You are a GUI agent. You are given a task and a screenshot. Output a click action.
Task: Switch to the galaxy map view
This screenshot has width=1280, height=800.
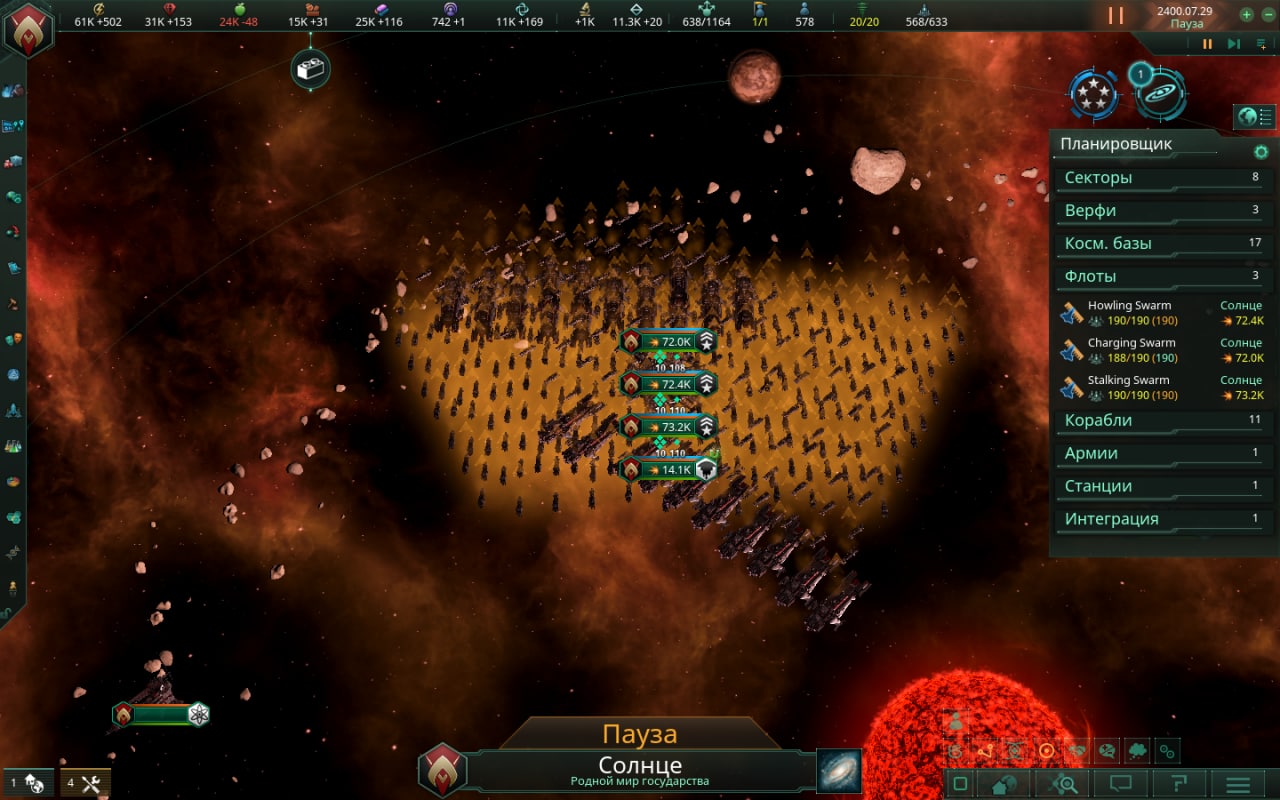838,771
